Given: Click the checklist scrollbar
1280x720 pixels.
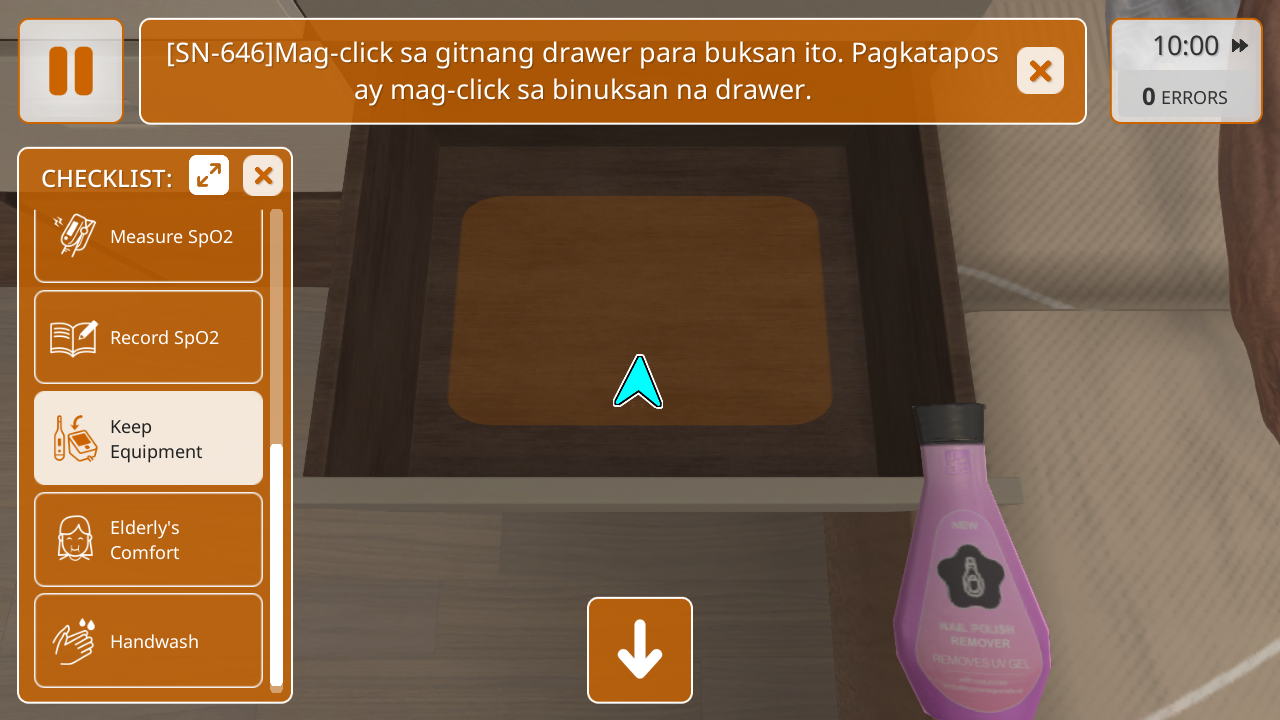Looking at the screenshot, I should [276, 560].
